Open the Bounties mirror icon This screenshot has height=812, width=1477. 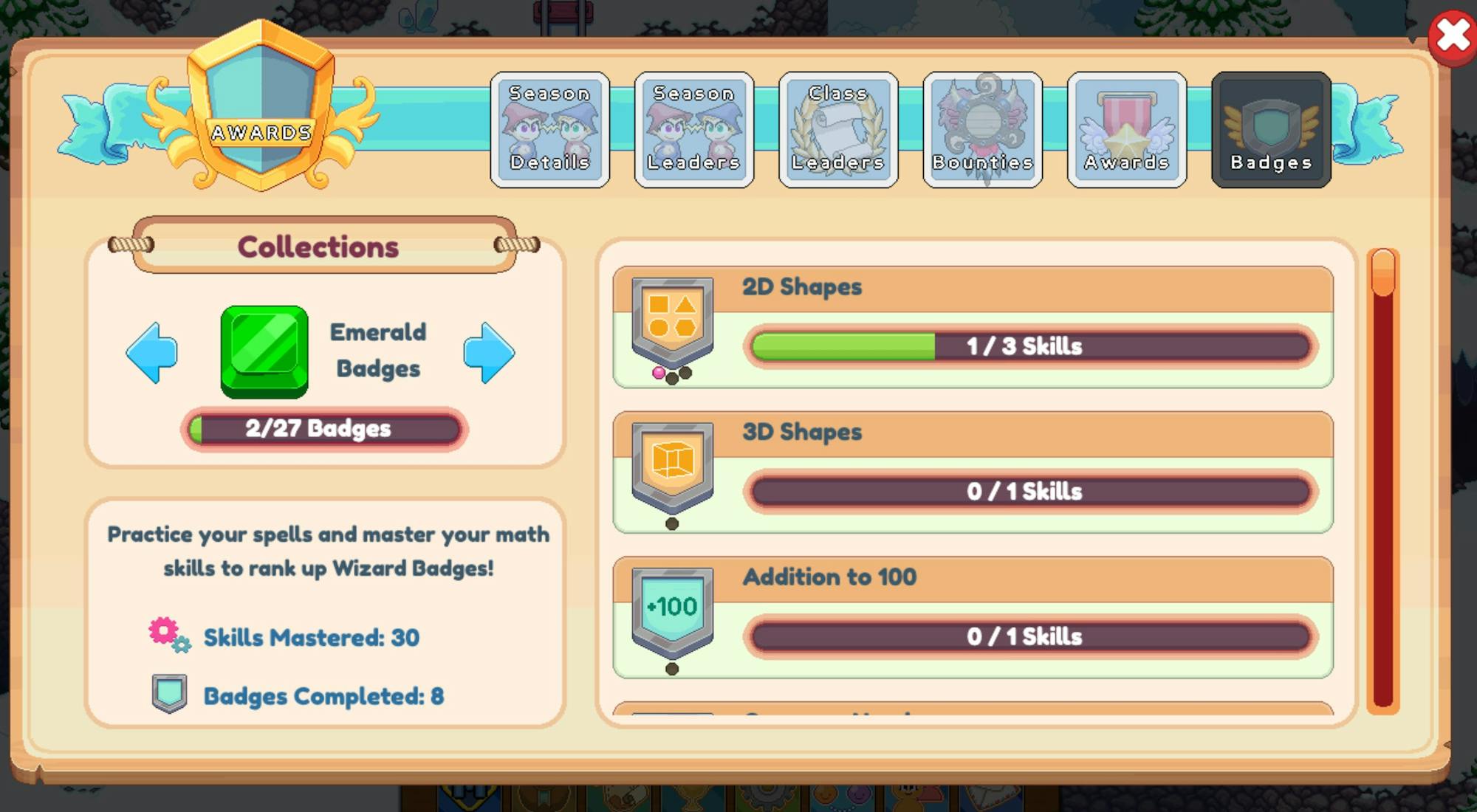tap(982, 129)
